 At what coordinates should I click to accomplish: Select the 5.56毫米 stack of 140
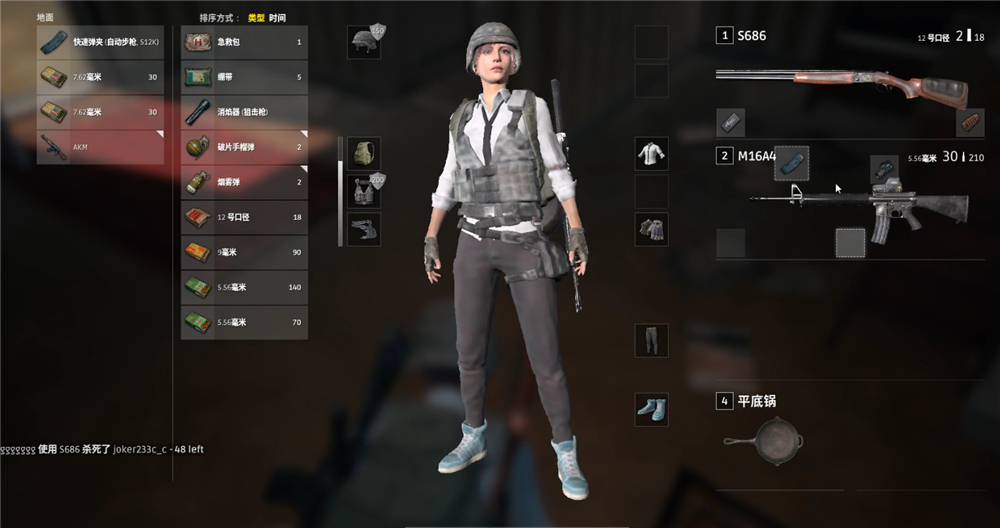(x=244, y=287)
